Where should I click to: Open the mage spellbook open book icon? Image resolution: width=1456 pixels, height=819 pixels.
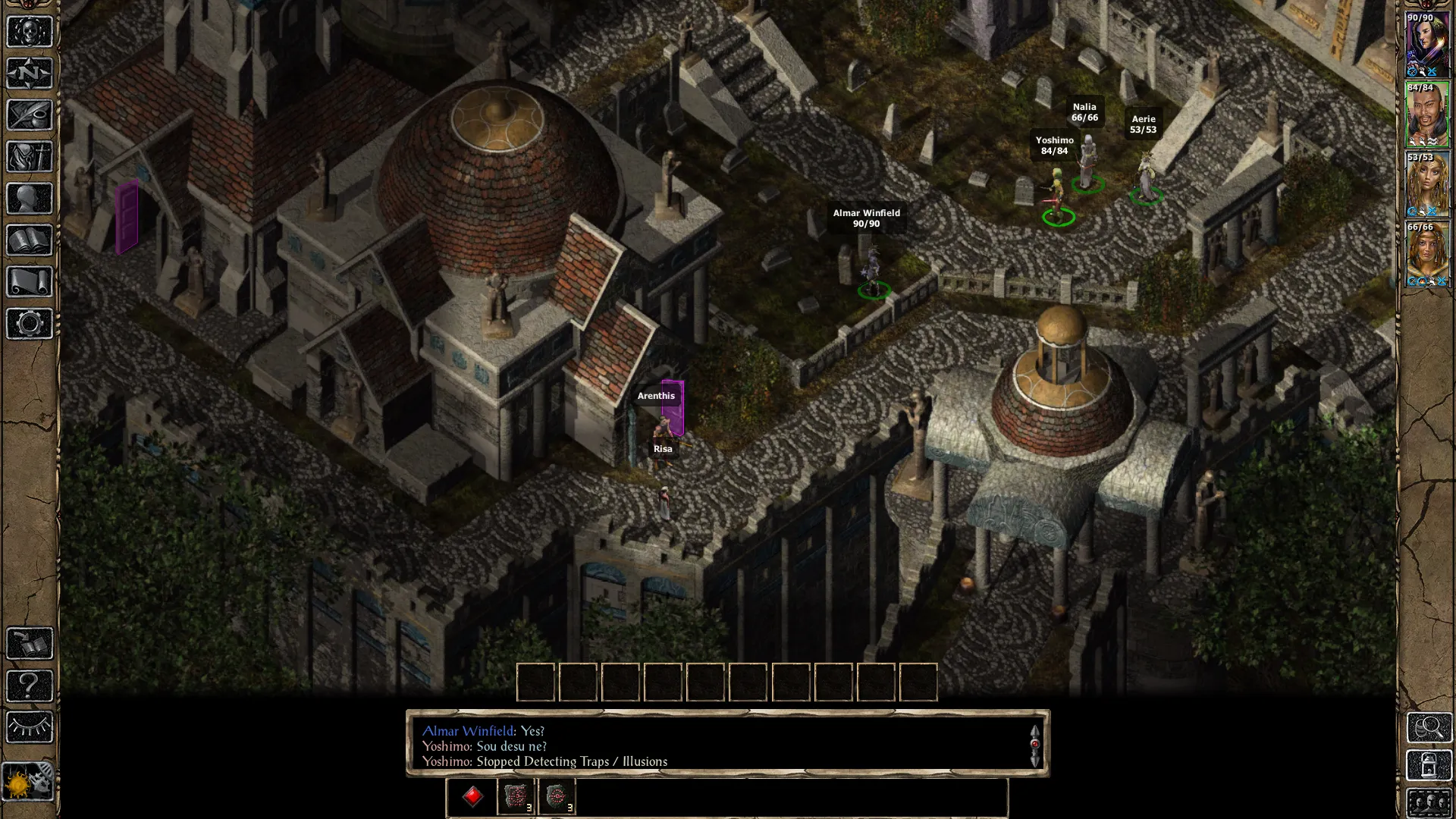click(x=30, y=240)
